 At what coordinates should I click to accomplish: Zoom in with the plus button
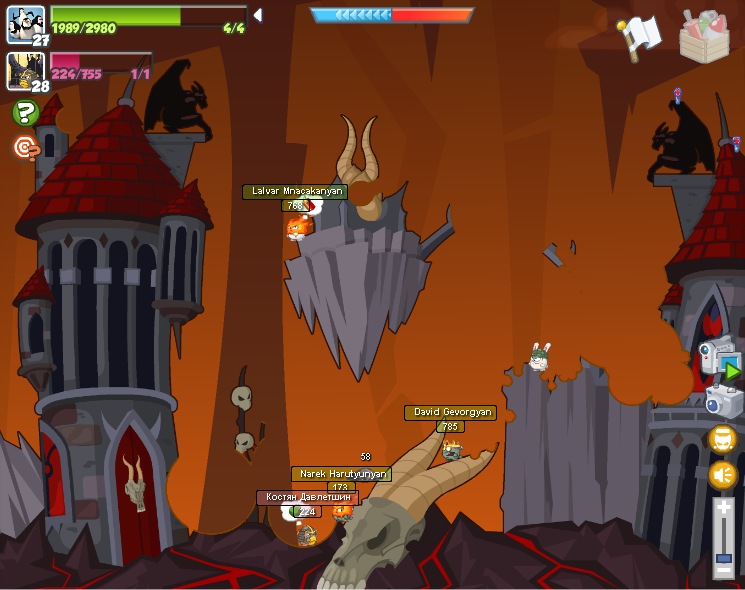[x=723, y=508]
